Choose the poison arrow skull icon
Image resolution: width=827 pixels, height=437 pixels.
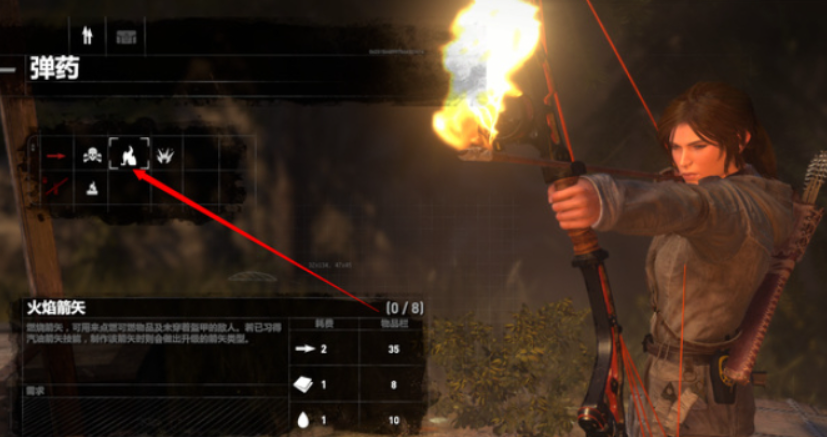coord(92,155)
